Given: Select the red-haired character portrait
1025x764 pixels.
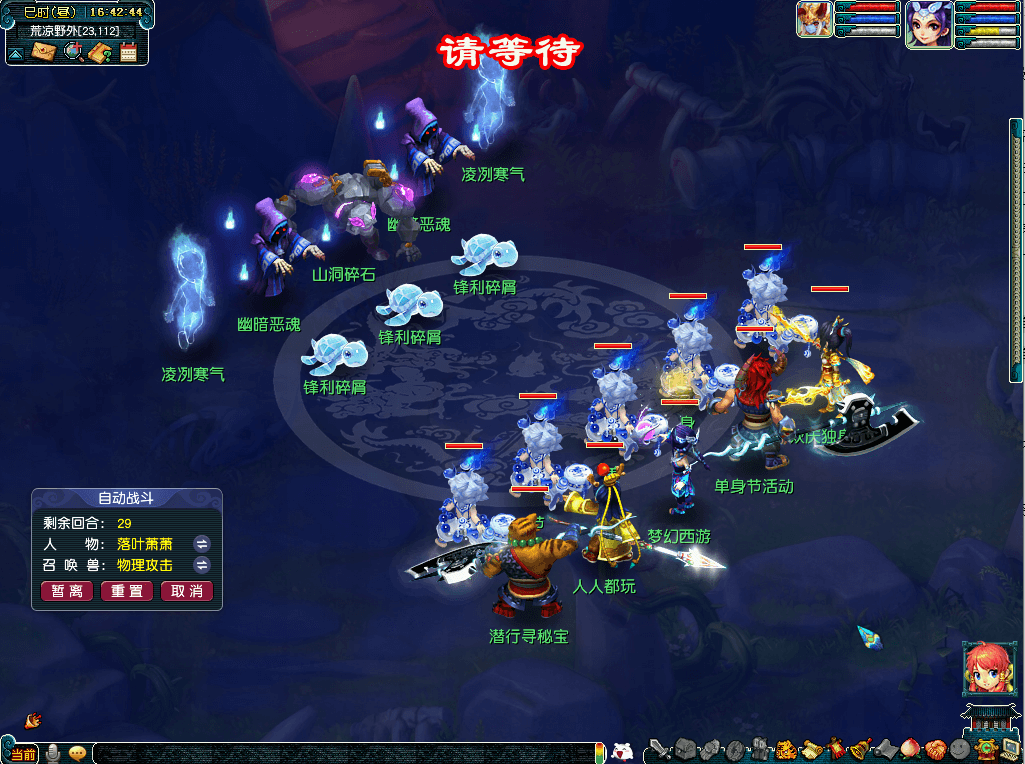Looking at the screenshot, I should coord(982,669).
